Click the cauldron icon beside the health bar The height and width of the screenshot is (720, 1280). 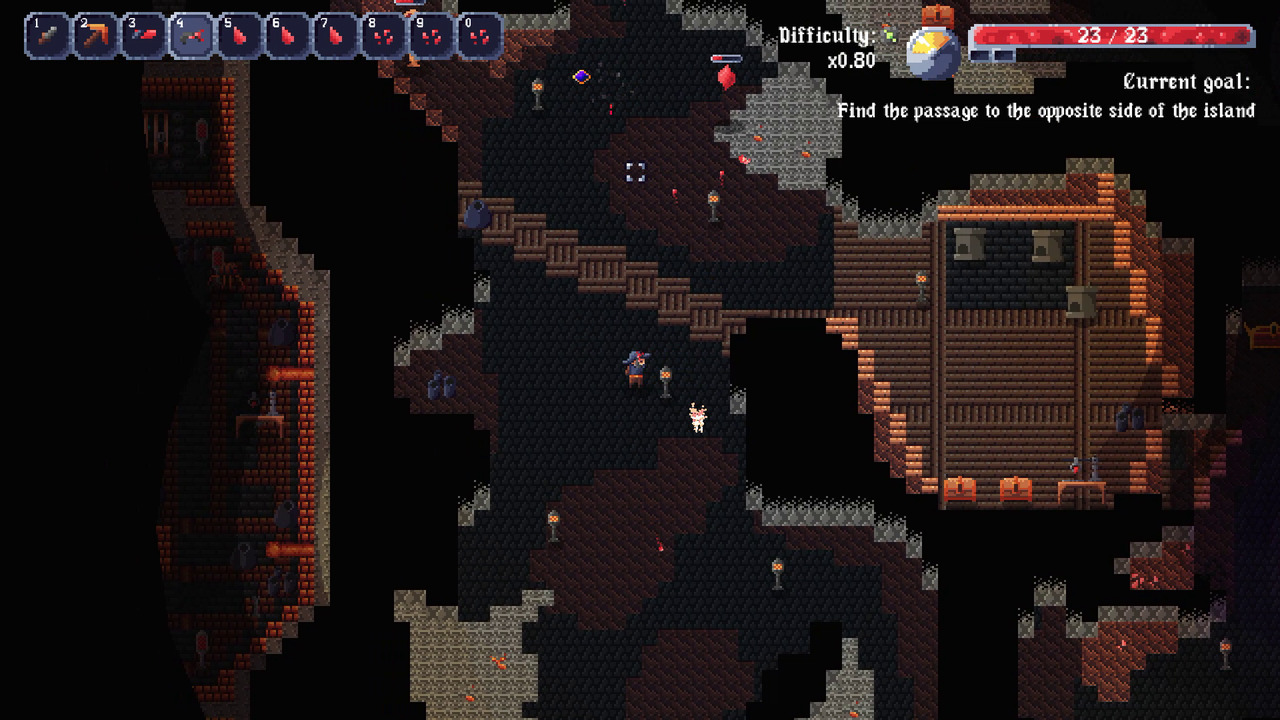click(x=931, y=48)
